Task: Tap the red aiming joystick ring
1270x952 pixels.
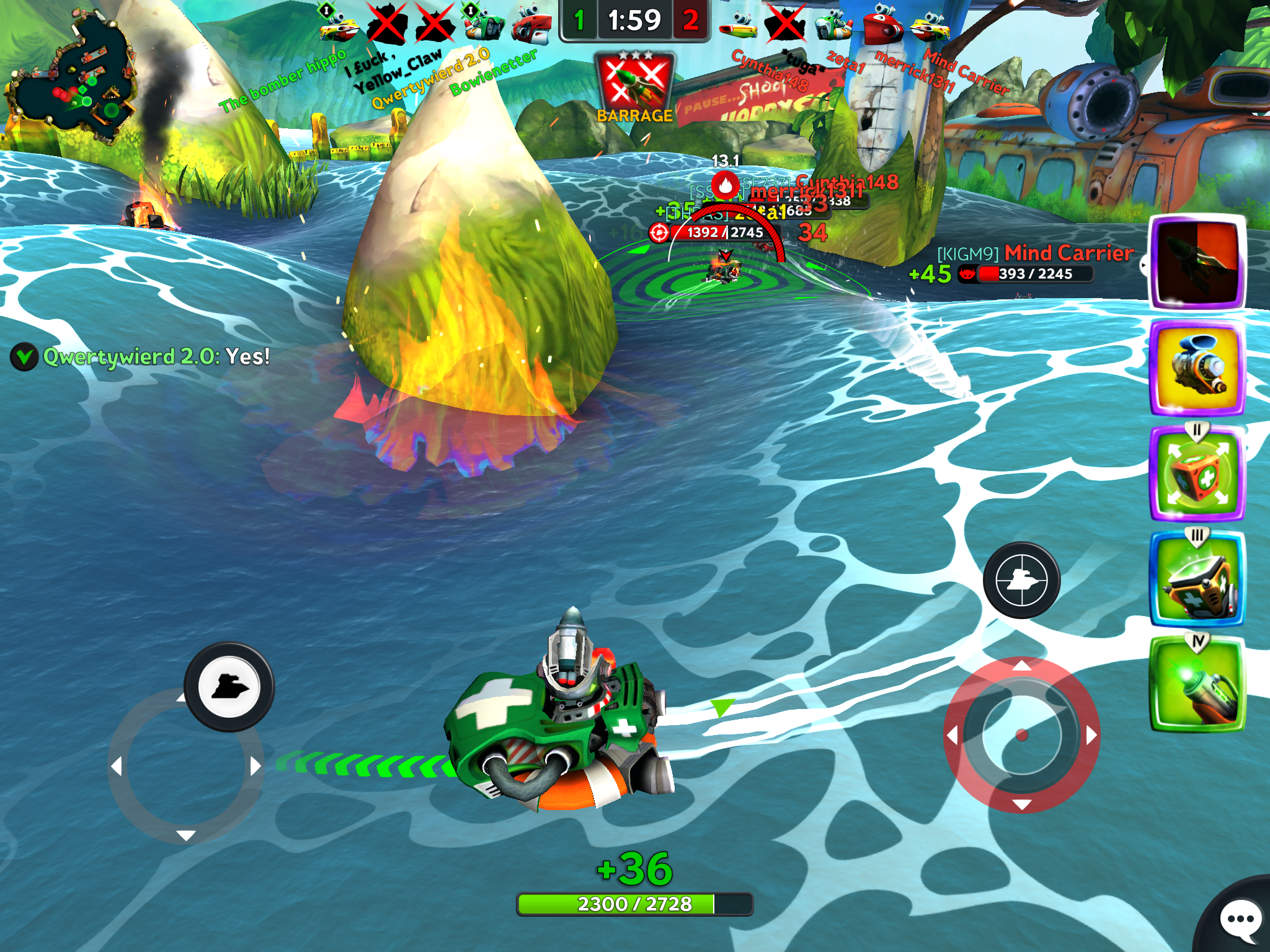Action: [1021, 735]
